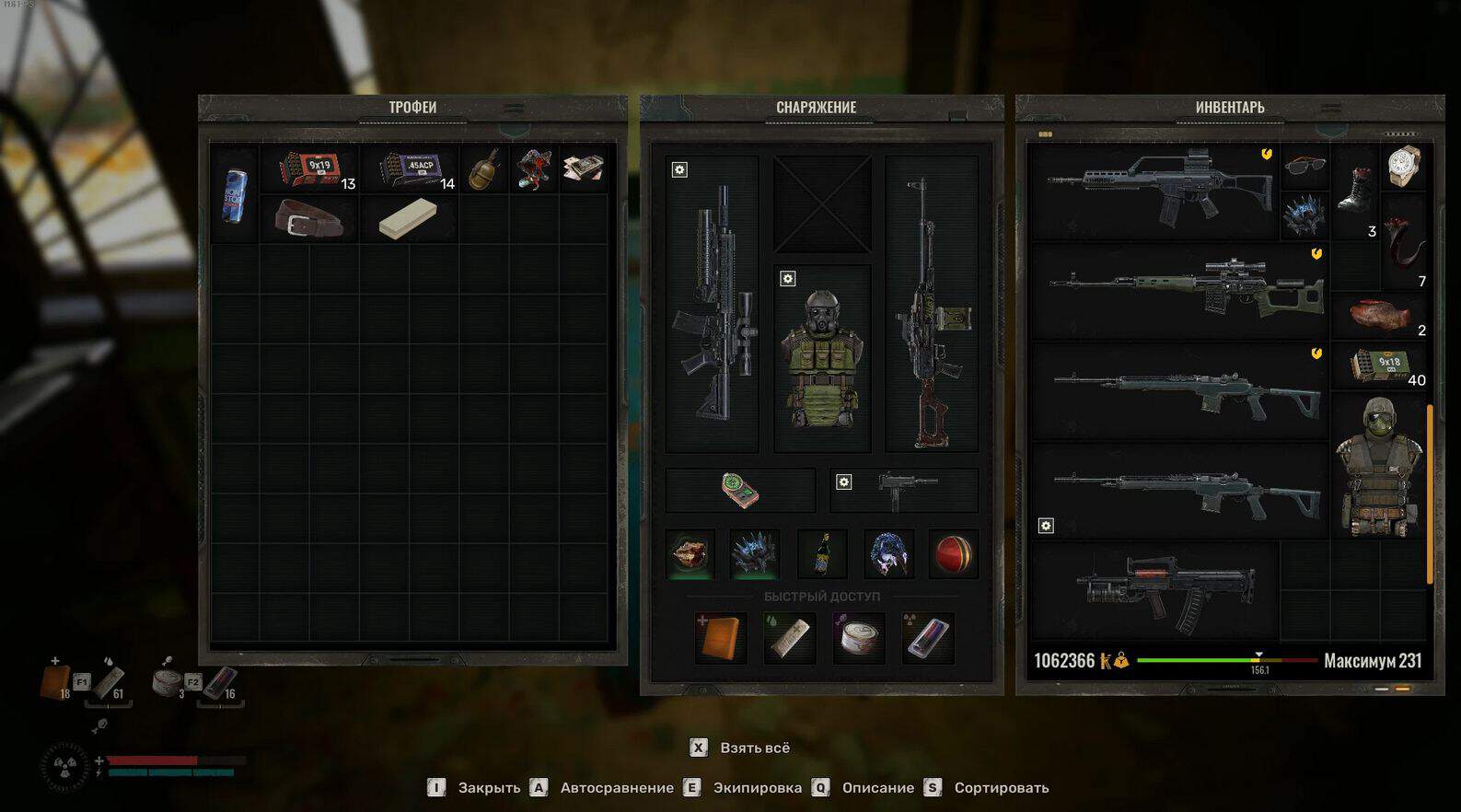
Task: Select the canned food quick access slot
Action: (858, 638)
